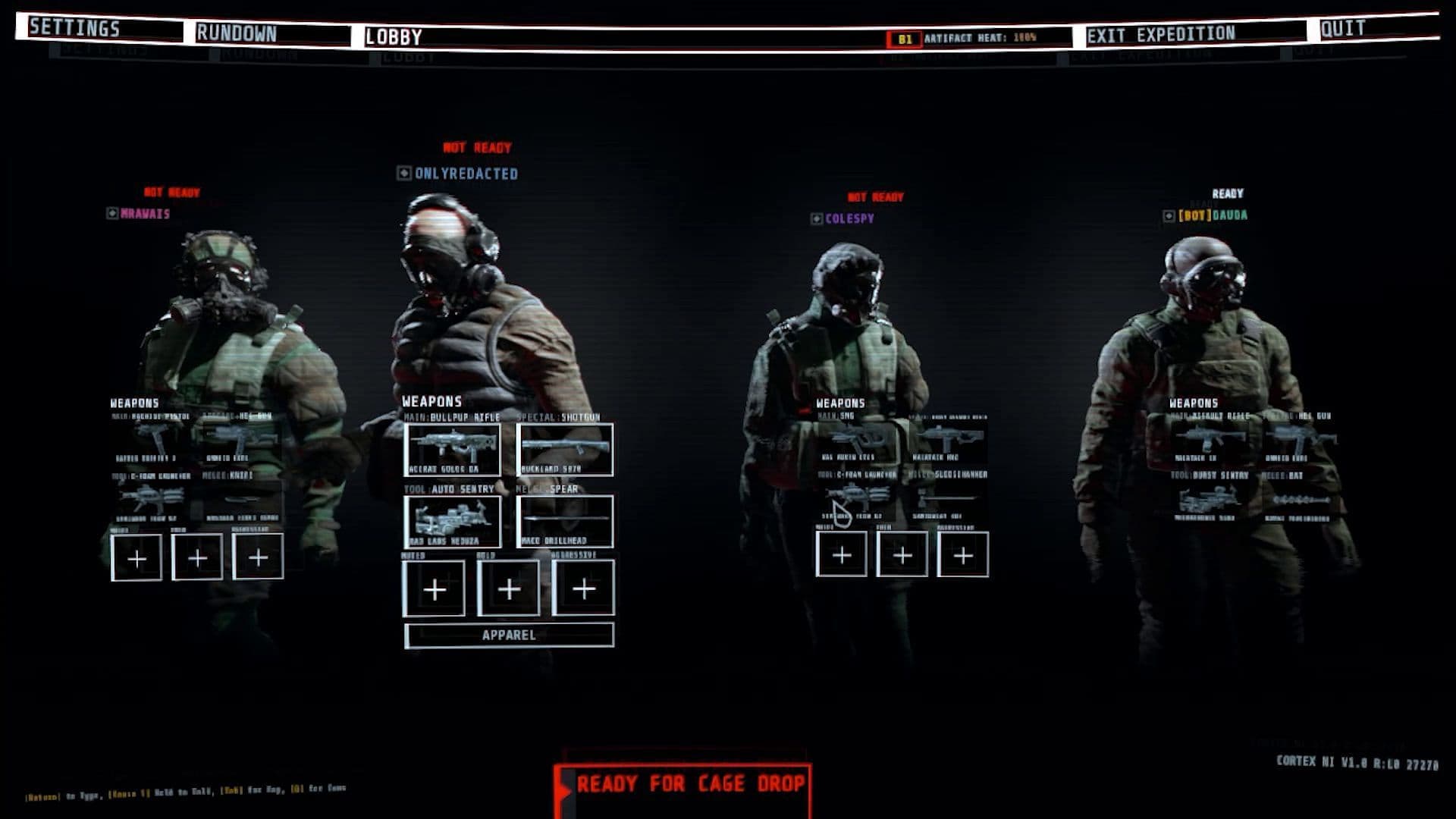Switch to the RUNDOWN tab

[237, 33]
